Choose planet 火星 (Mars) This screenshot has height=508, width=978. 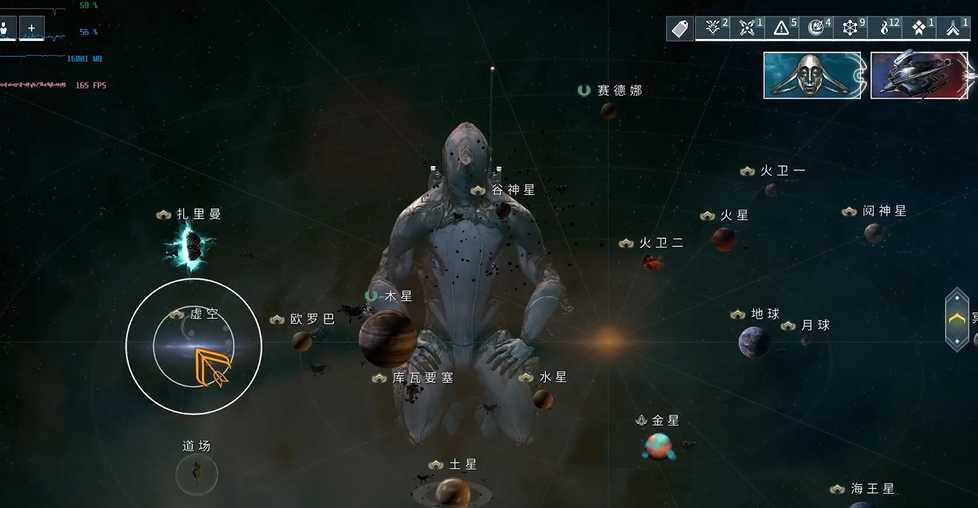click(x=723, y=239)
